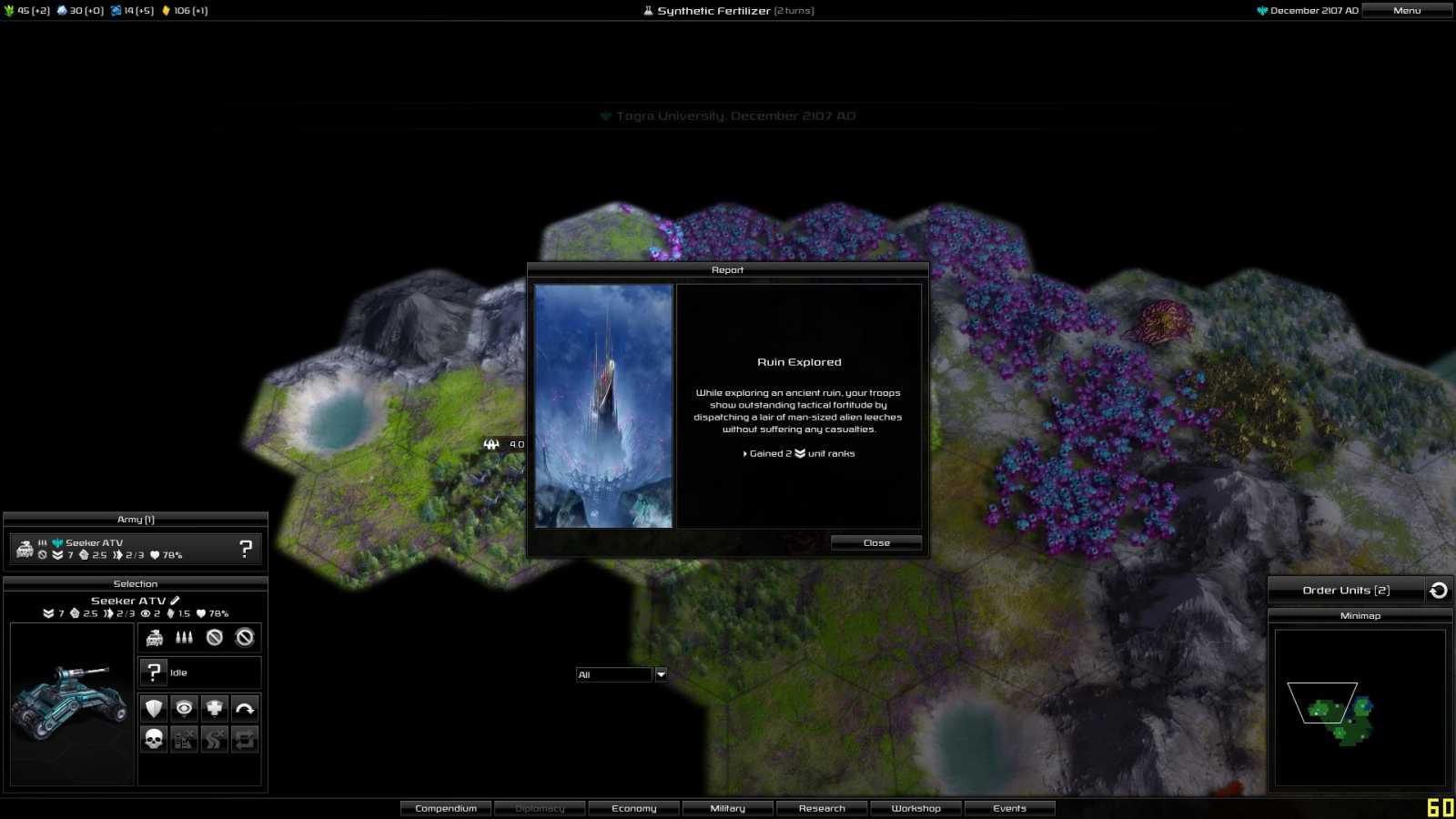The height and width of the screenshot is (819, 1456).
Task: Click the question mark on Seeker ATV army entry
Action: click(x=244, y=548)
